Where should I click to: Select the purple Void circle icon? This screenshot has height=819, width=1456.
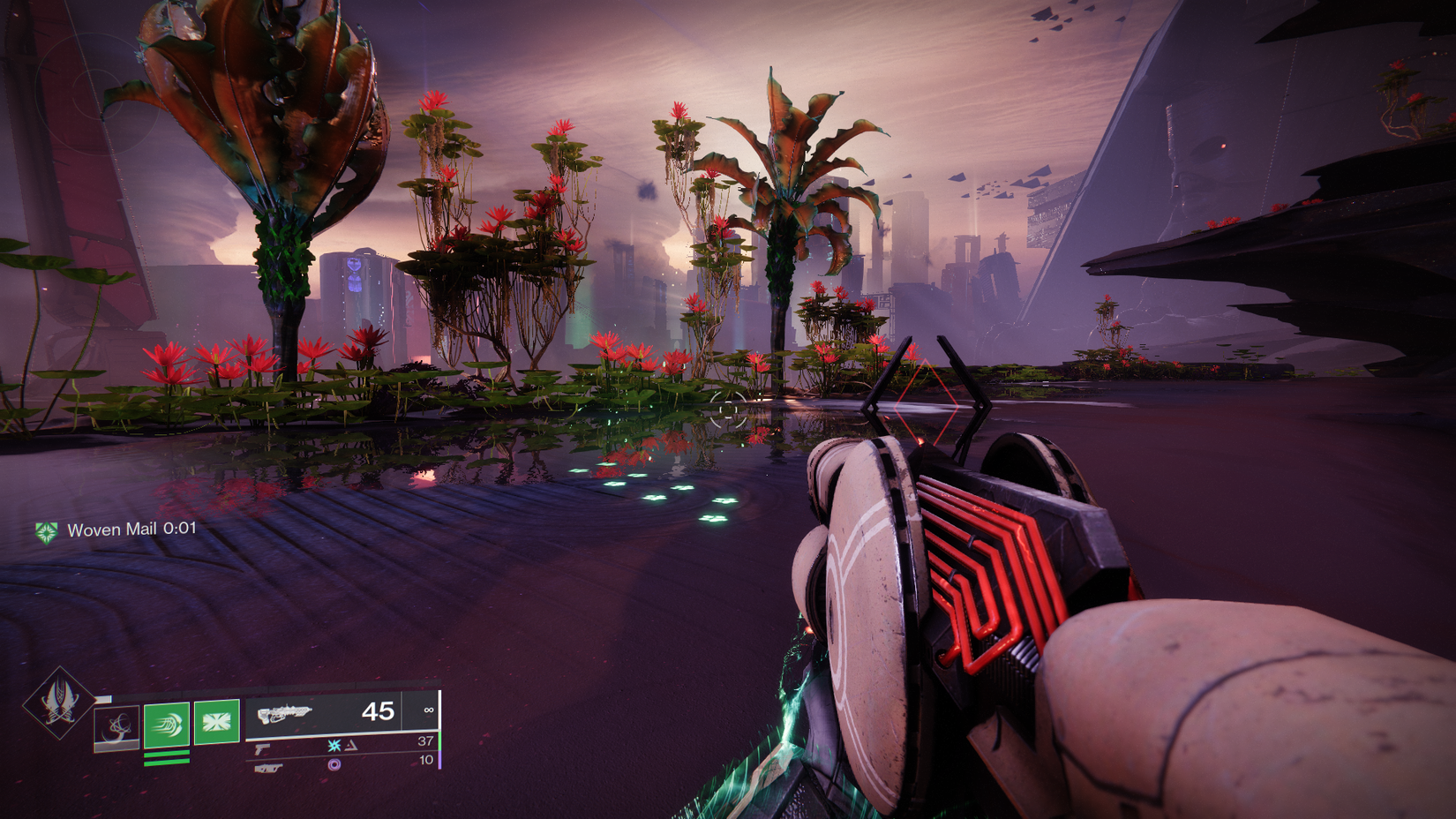(334, 766)
